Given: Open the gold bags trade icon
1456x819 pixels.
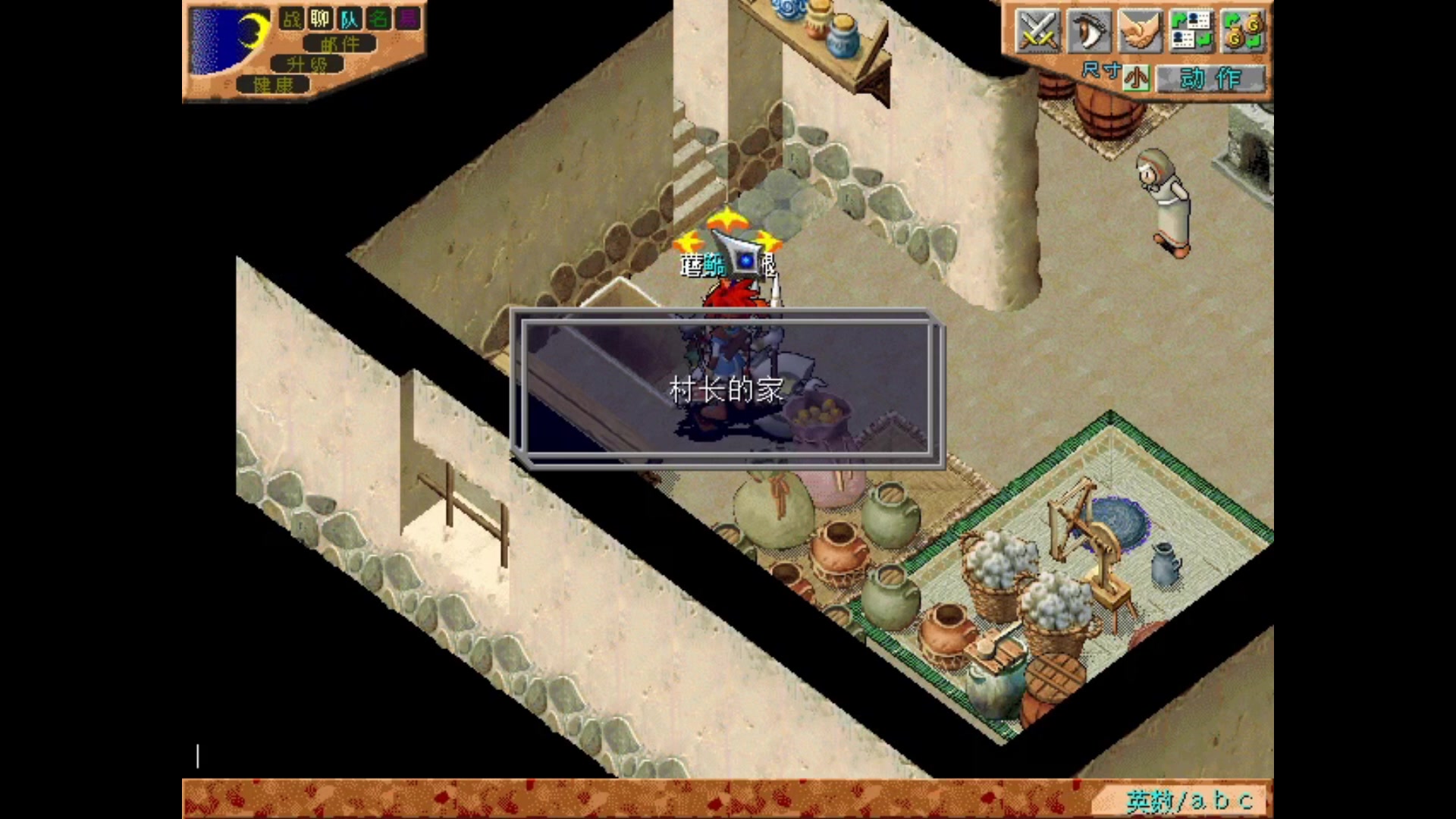Looking at the screenshot, I should click(1242, 31).
